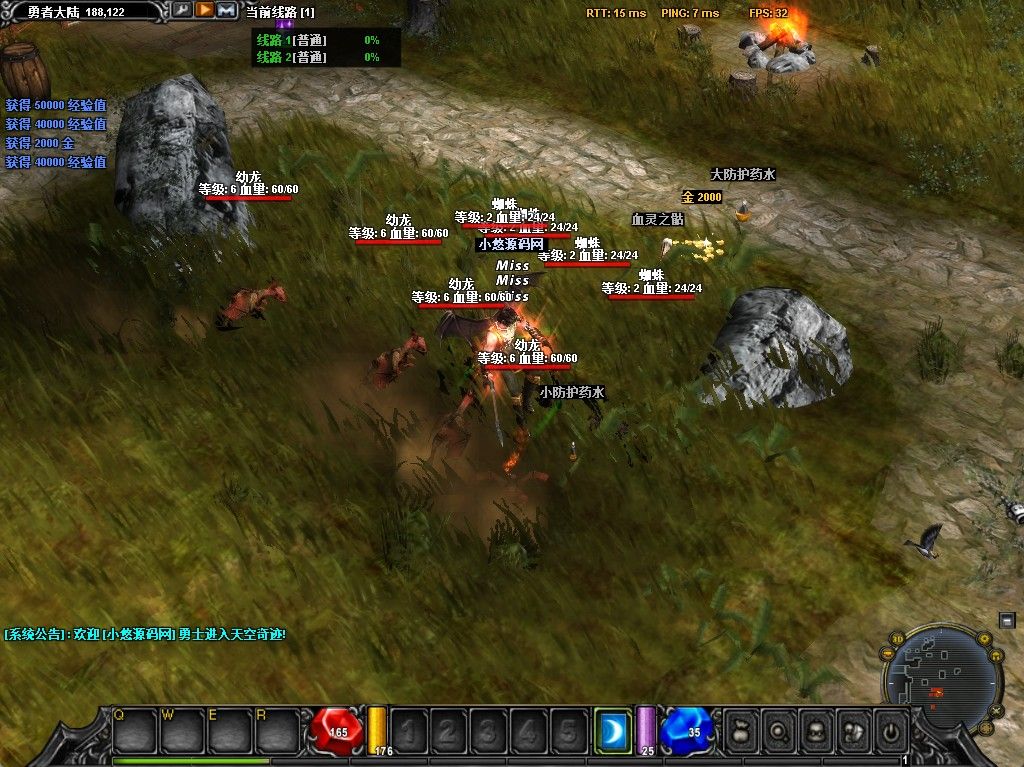1024x767 pixels.
Task: Activate the crescent moon skill slot
Action: (x=612, y=732)
